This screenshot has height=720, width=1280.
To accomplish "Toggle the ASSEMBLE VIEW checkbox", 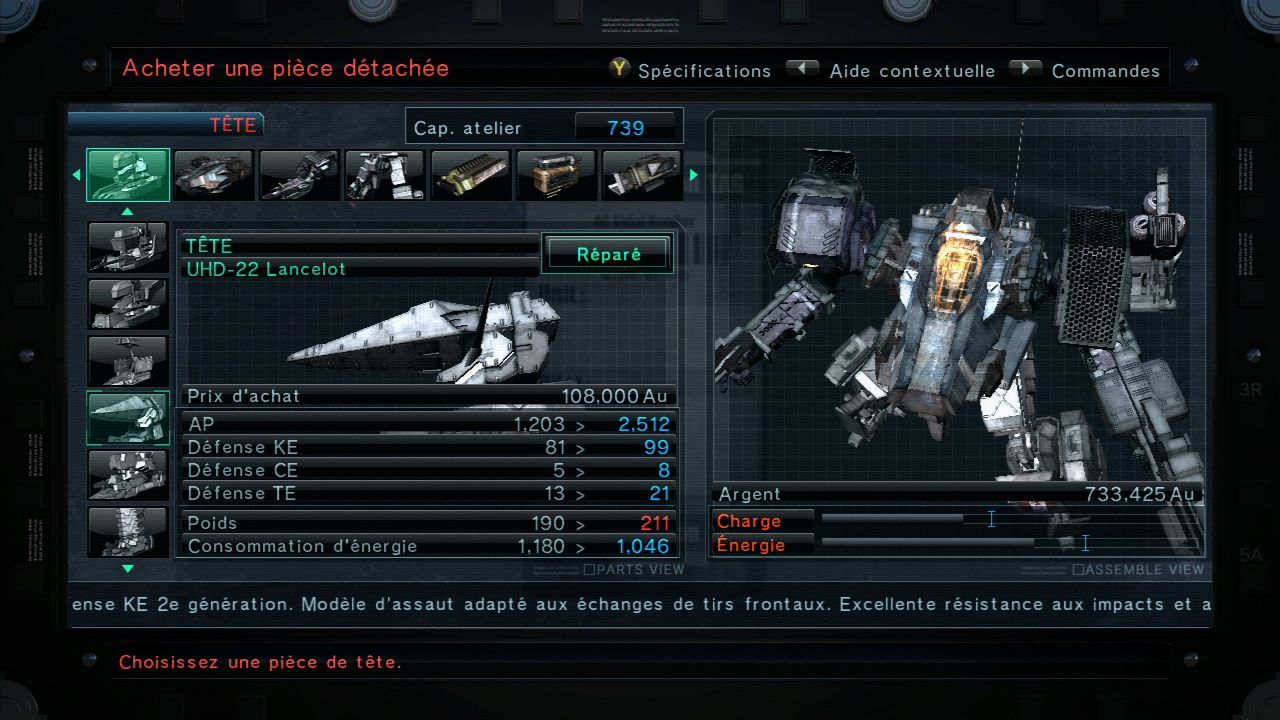I will pyautogui.click(x=1078, y=570).
